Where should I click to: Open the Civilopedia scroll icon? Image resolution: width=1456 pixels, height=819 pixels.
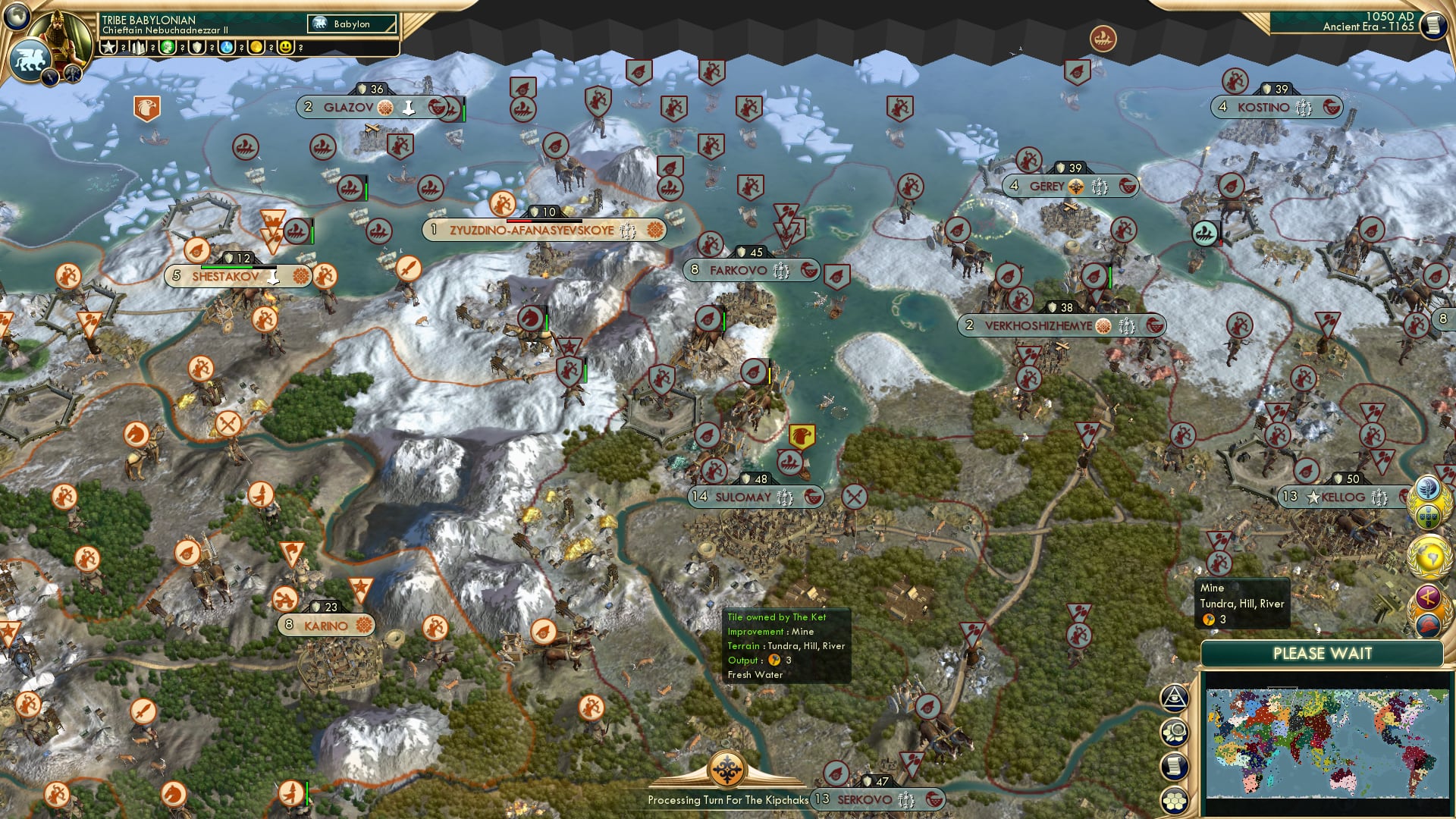(1432, 27)
